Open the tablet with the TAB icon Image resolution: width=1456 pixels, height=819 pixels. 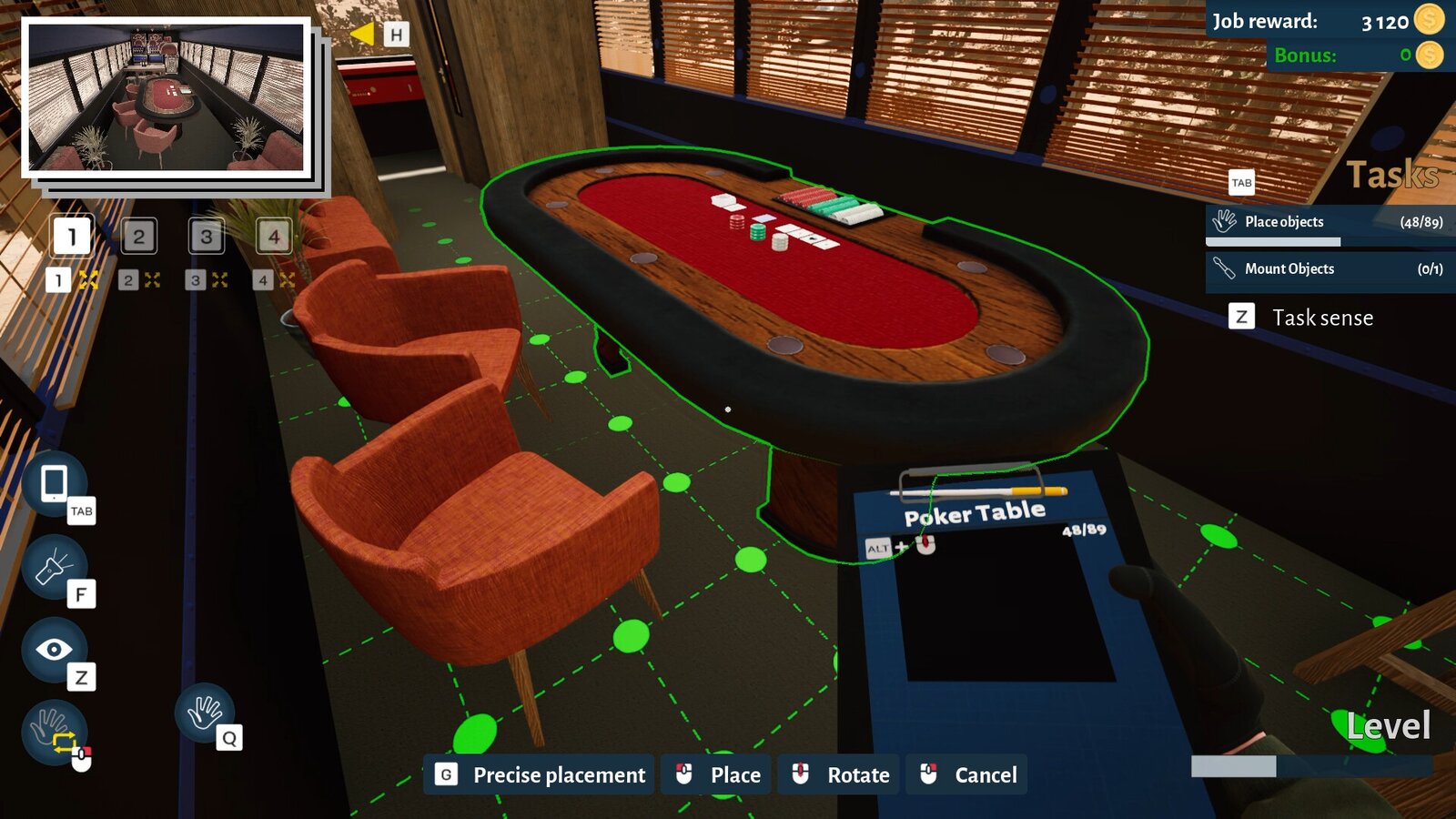point(55,485)
